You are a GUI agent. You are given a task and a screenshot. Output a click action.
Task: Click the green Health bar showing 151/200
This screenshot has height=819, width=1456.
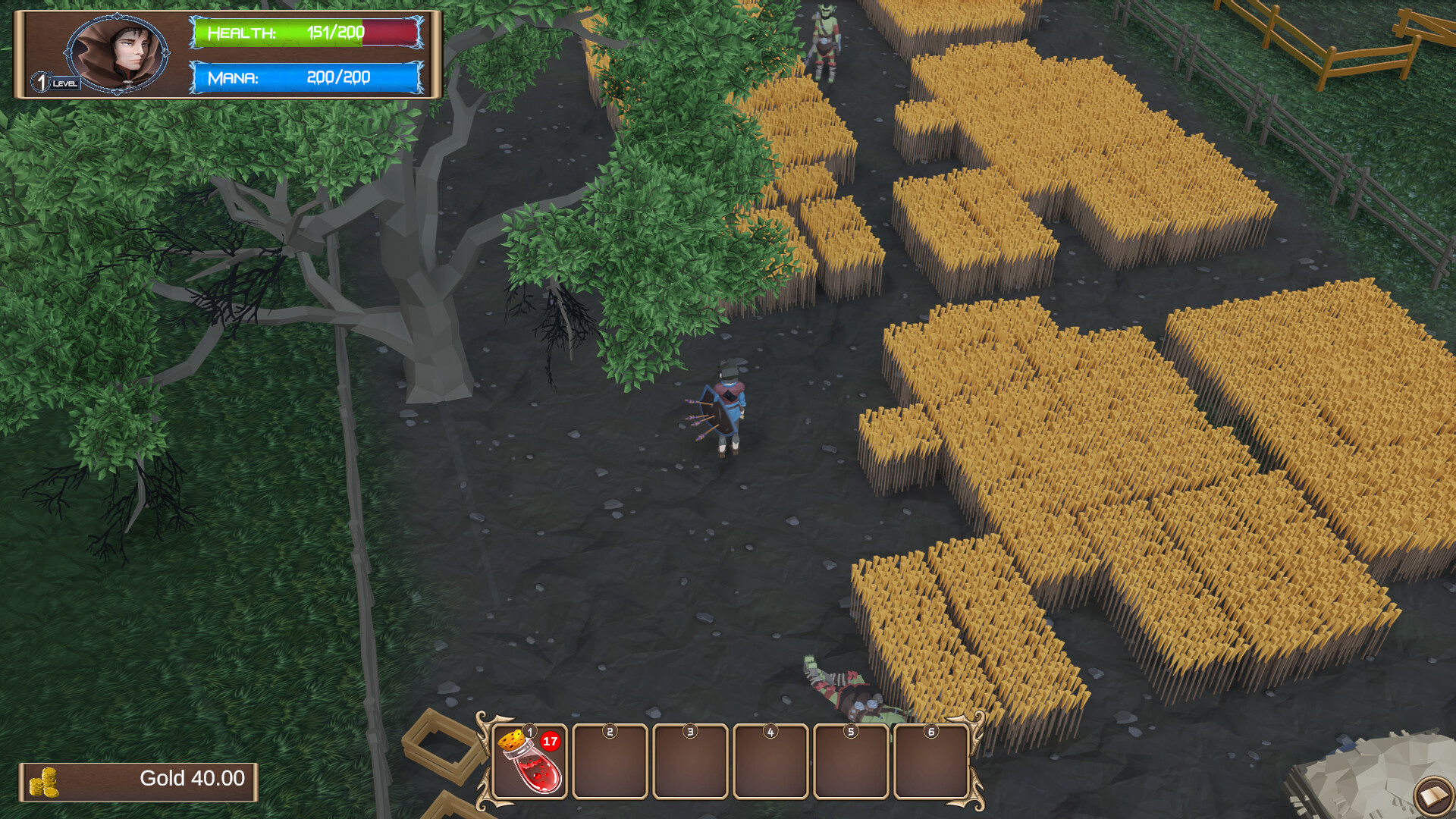(303, 33)
